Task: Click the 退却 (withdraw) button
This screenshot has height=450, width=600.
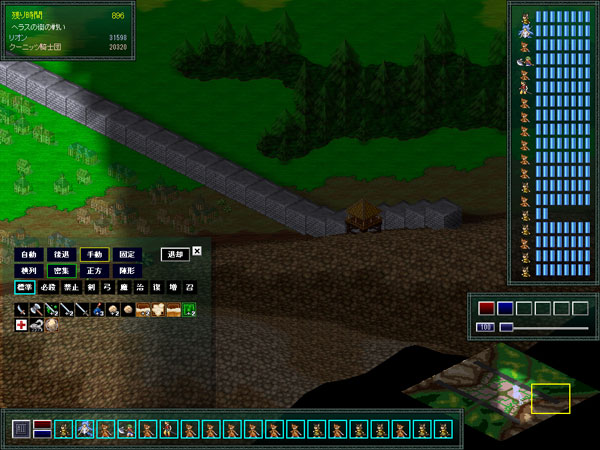Action: coord(175,254)
